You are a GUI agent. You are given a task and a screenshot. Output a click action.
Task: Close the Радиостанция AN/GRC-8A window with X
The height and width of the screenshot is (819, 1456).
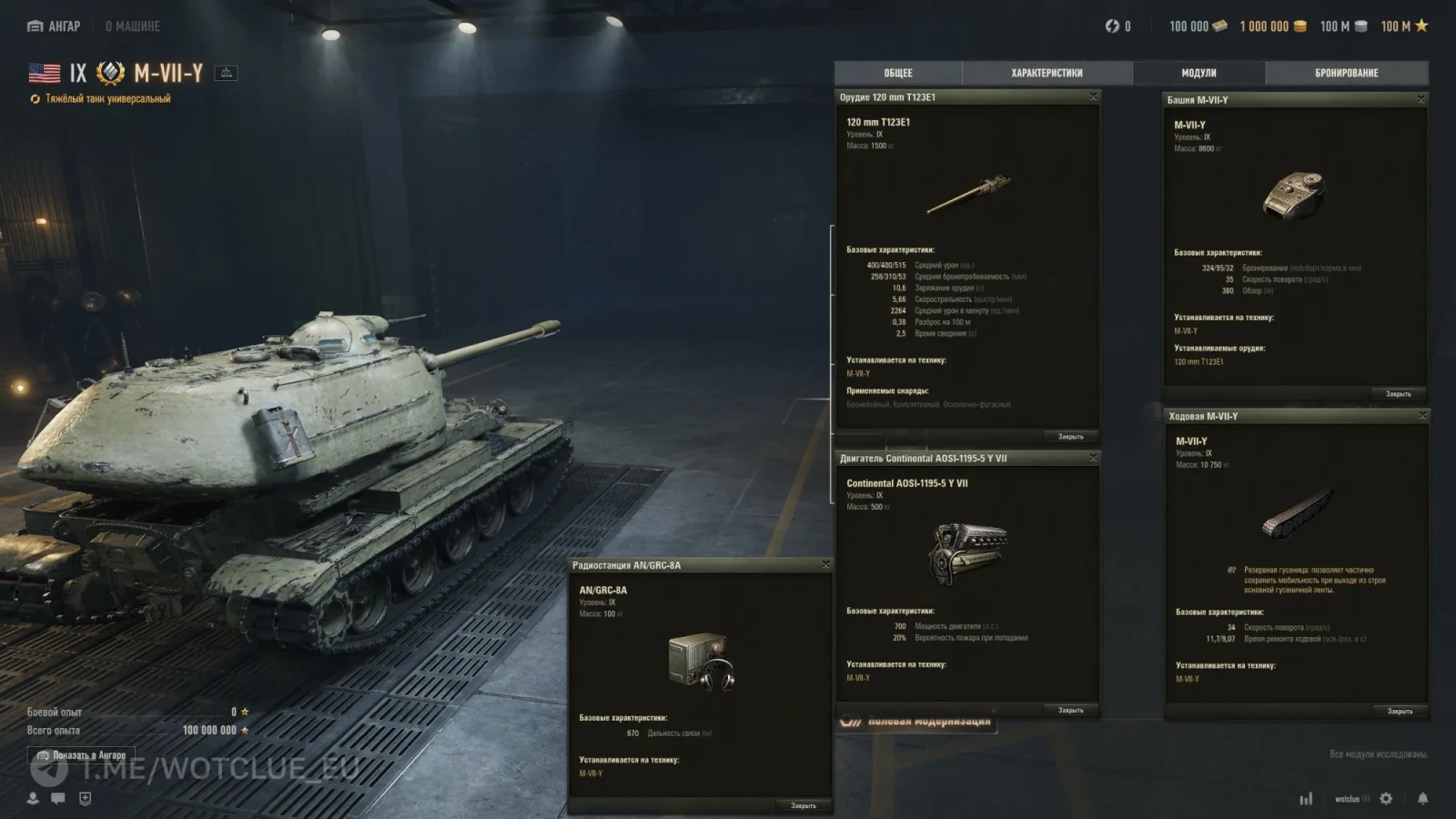[825, 565]
